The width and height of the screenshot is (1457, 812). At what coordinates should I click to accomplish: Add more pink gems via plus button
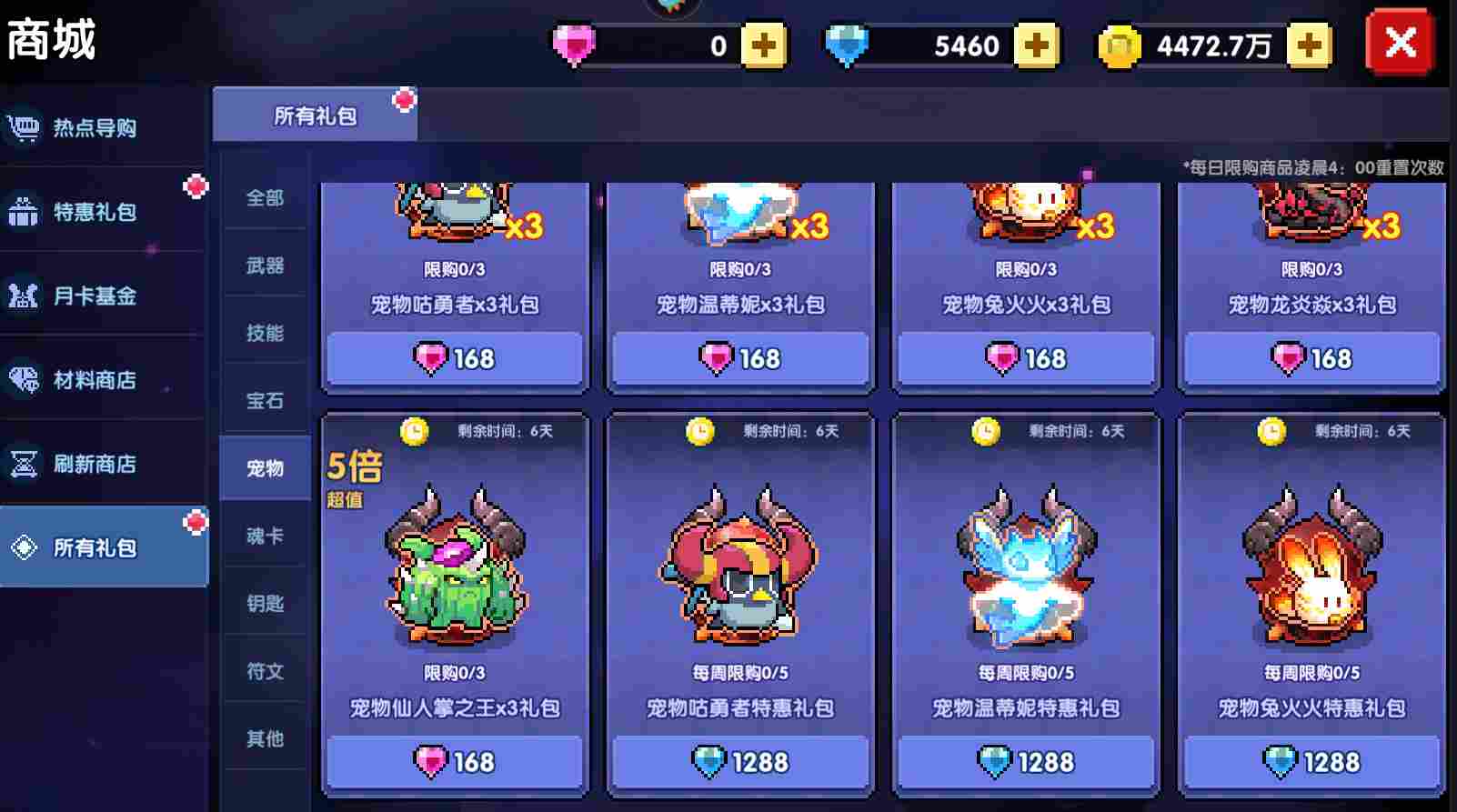(x=766, y=43)
